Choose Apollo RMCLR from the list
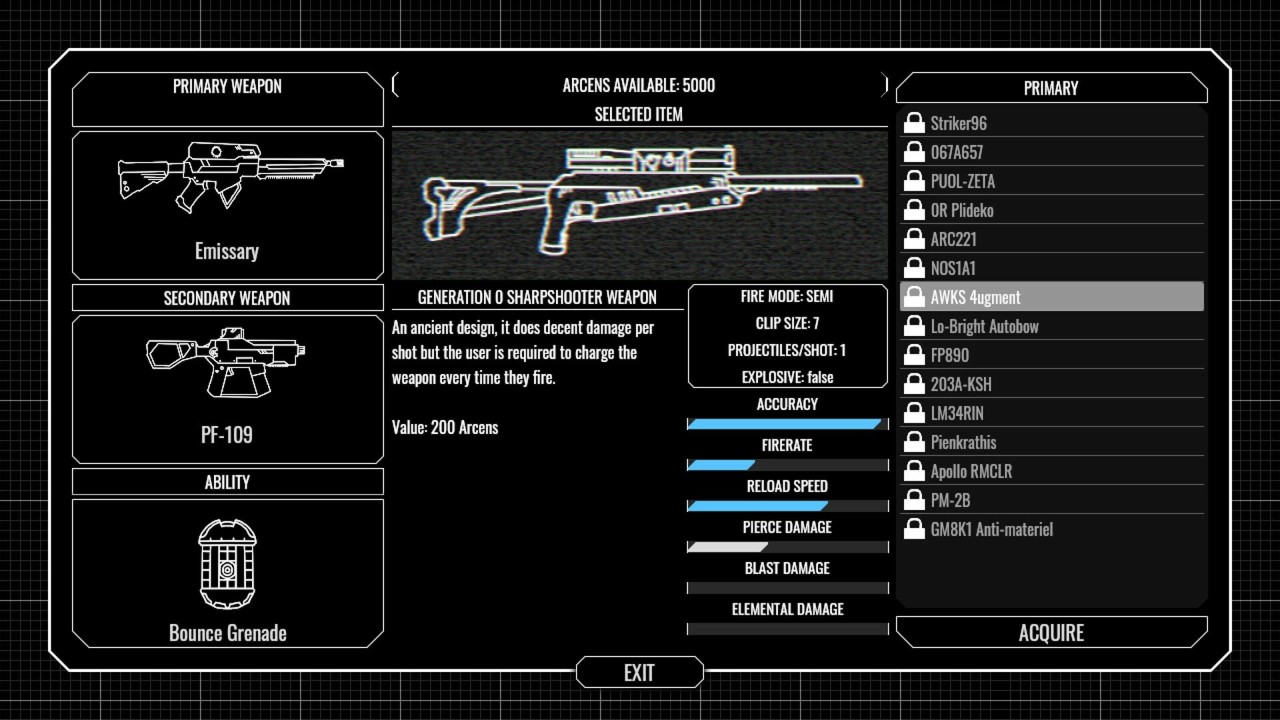Screen dimensions: 1280x720 coord(1051,471)
